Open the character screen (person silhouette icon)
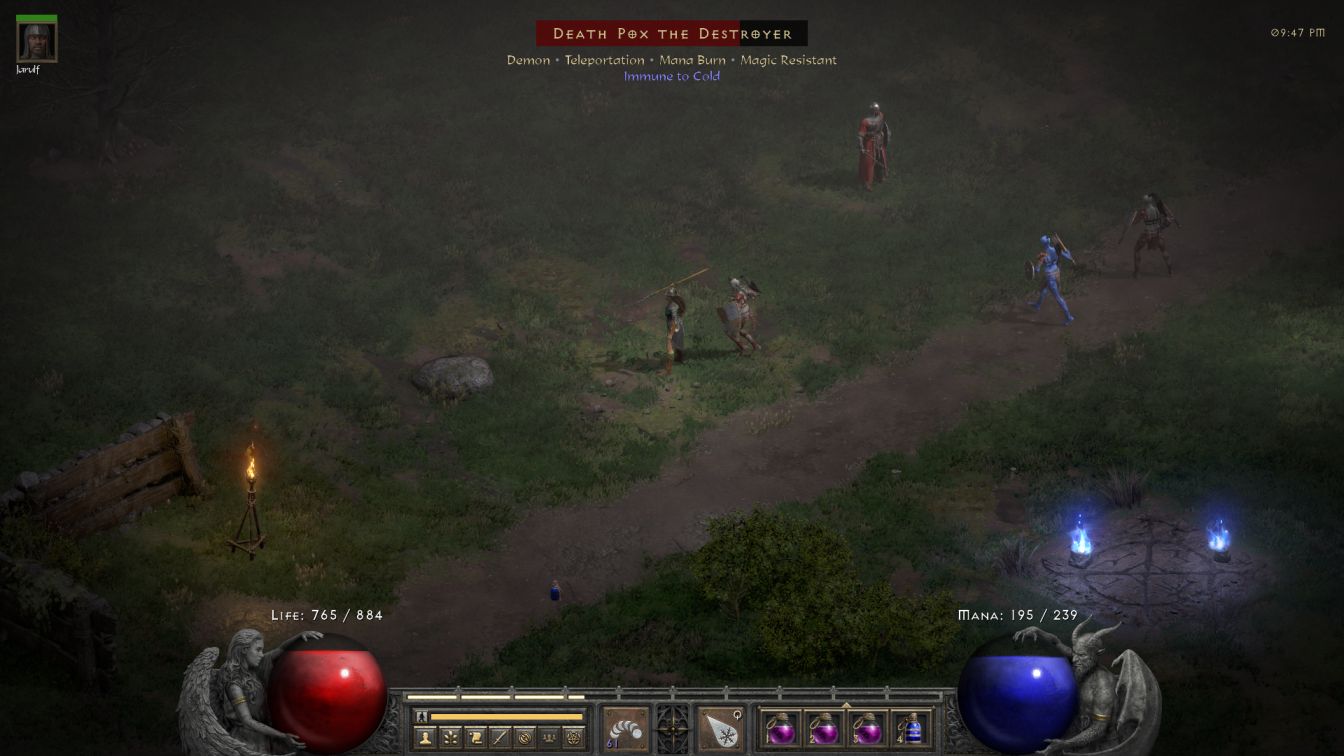Image resolution: width=1344 pixels, height=756 pixels. click(x=426, y=738)
